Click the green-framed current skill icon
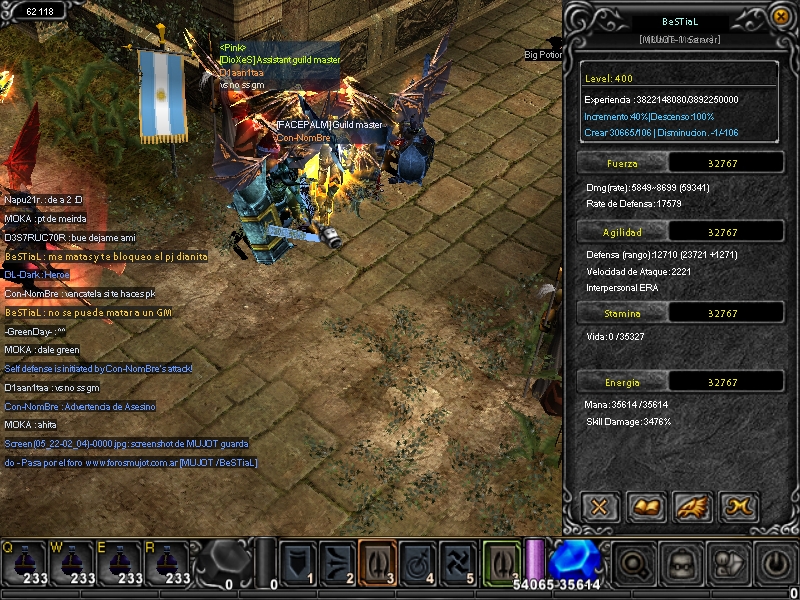The width and height of the screenshot is (800, 600). [502, 563]
